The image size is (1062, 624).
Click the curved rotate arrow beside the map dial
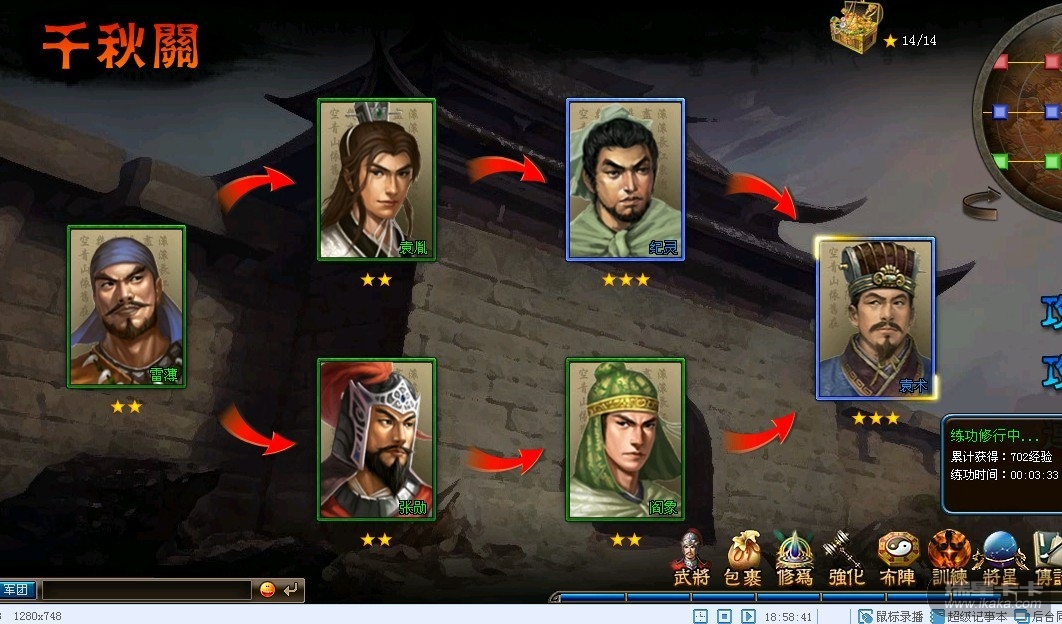pos(981,206)
